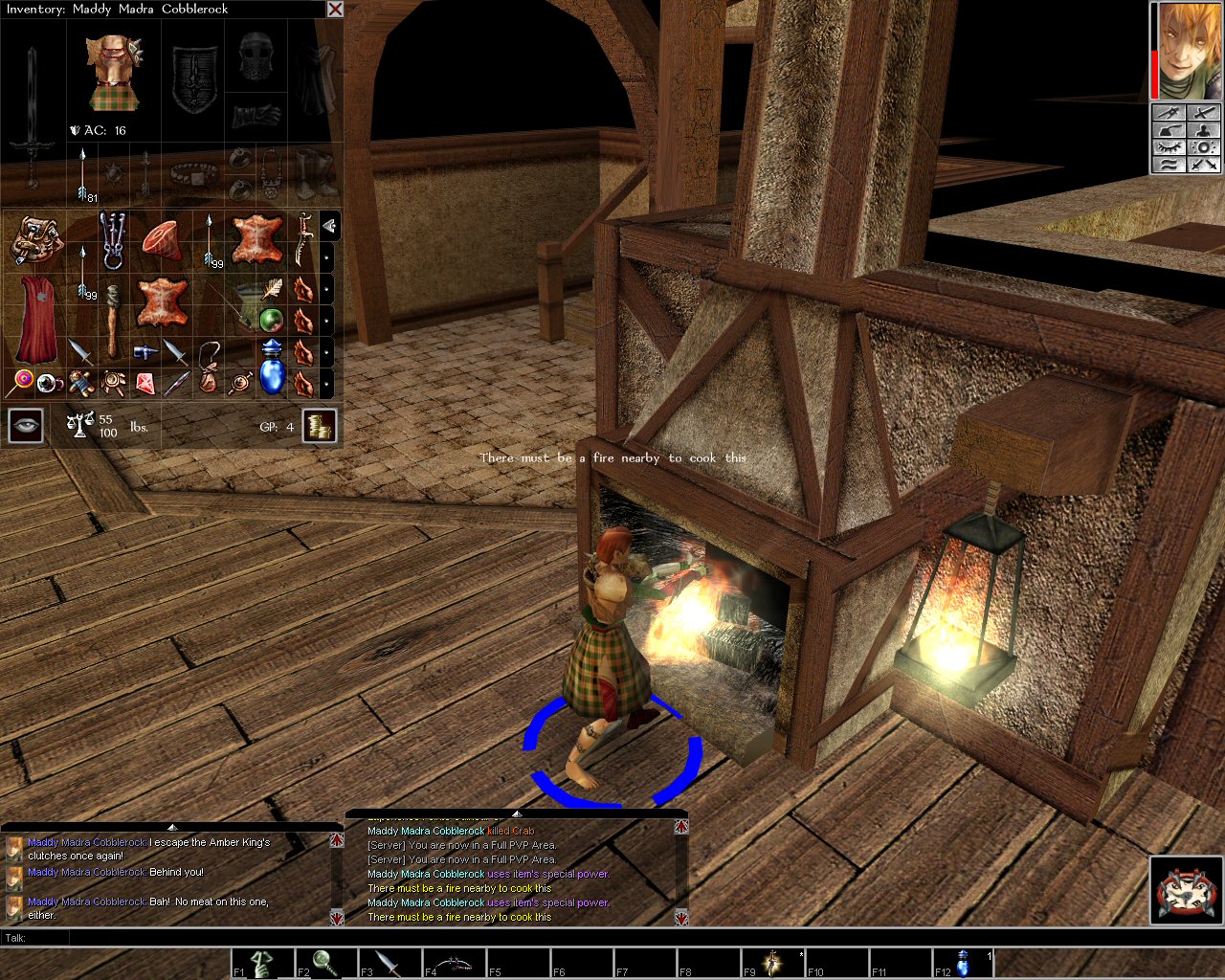Close the inventory window
The image size is (1225, 980).
pos(335,10)
